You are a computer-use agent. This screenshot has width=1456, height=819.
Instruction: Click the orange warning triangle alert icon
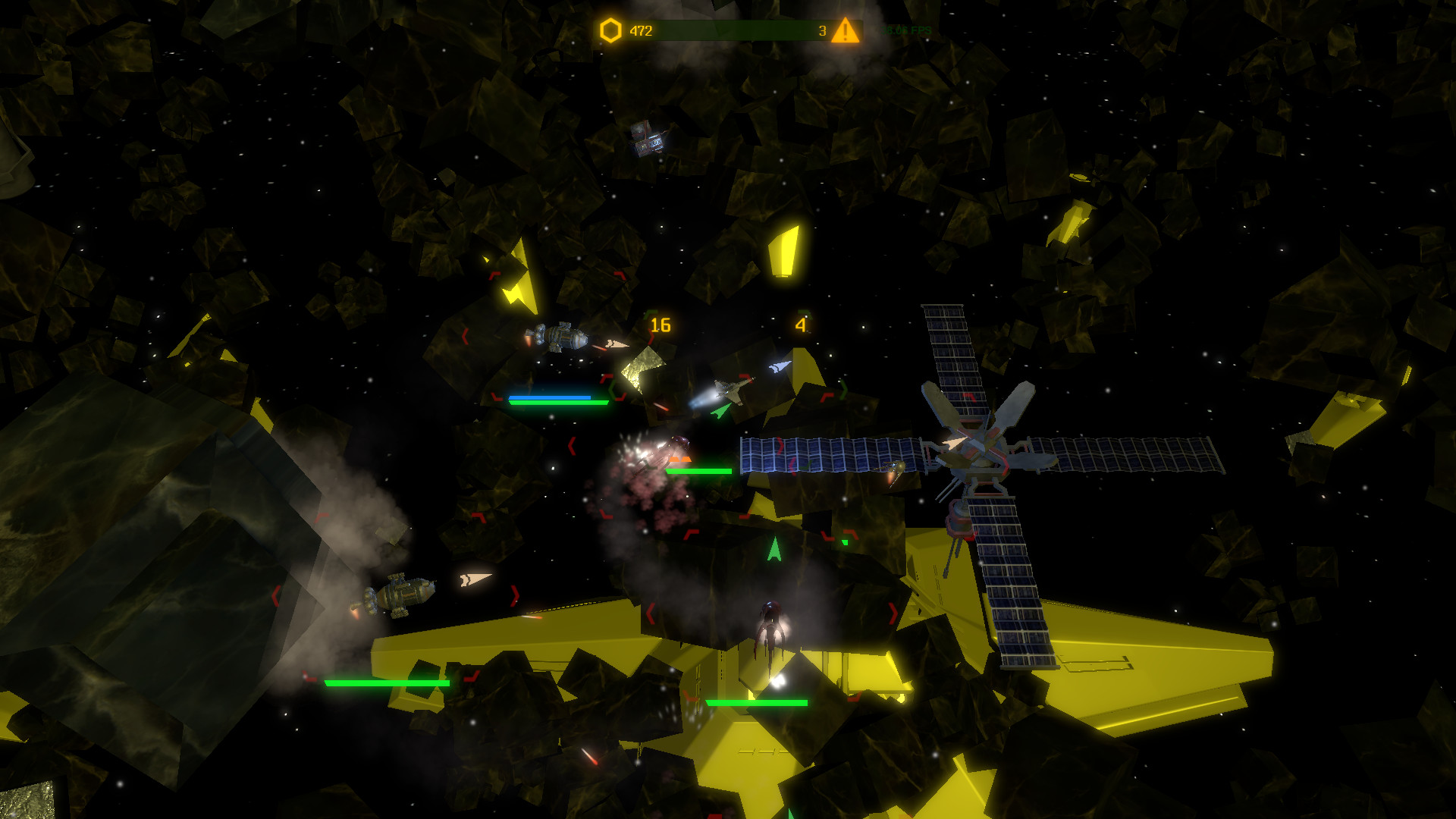point(845,31)
